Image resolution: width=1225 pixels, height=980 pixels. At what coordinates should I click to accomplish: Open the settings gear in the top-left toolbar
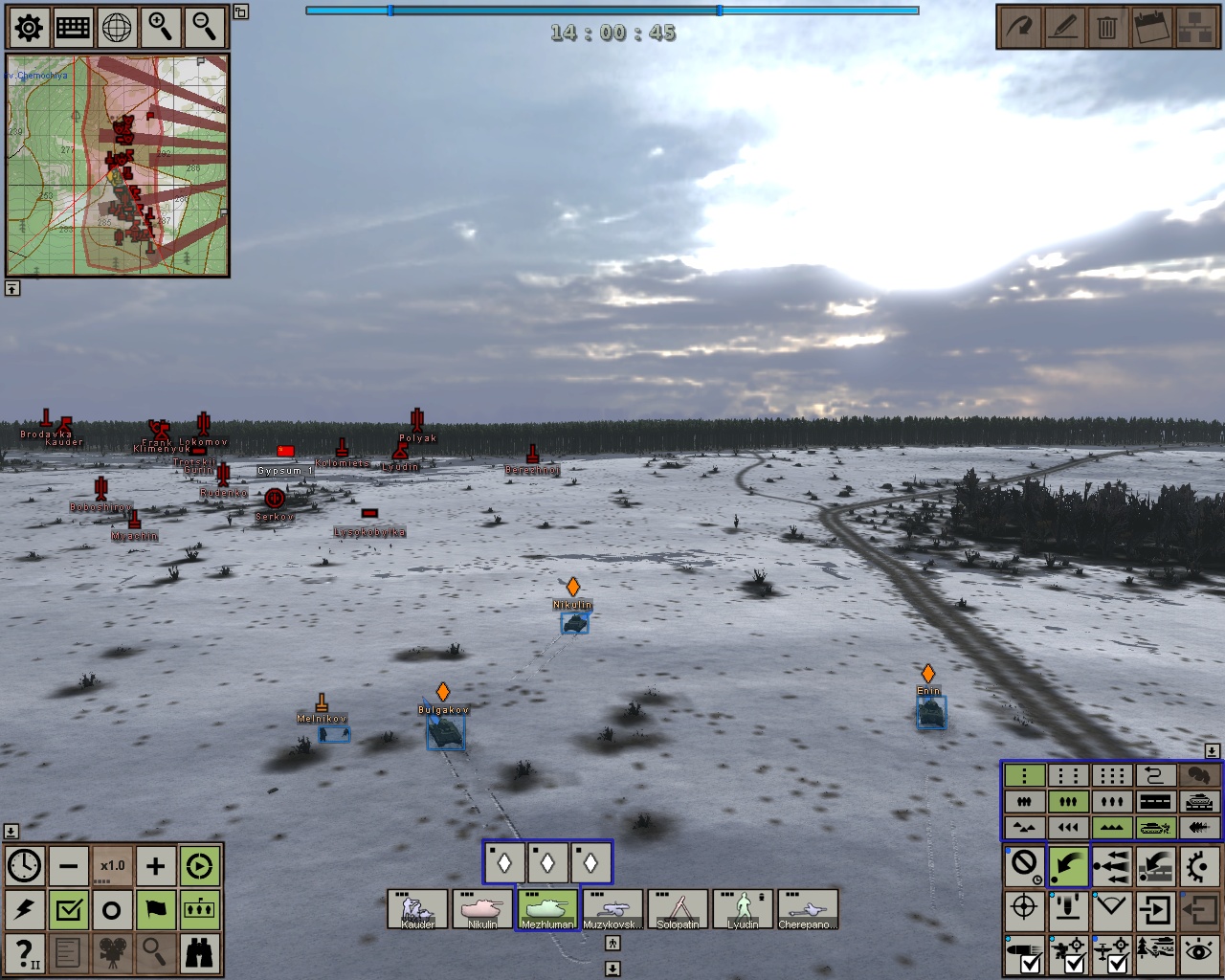click(29, 29)
